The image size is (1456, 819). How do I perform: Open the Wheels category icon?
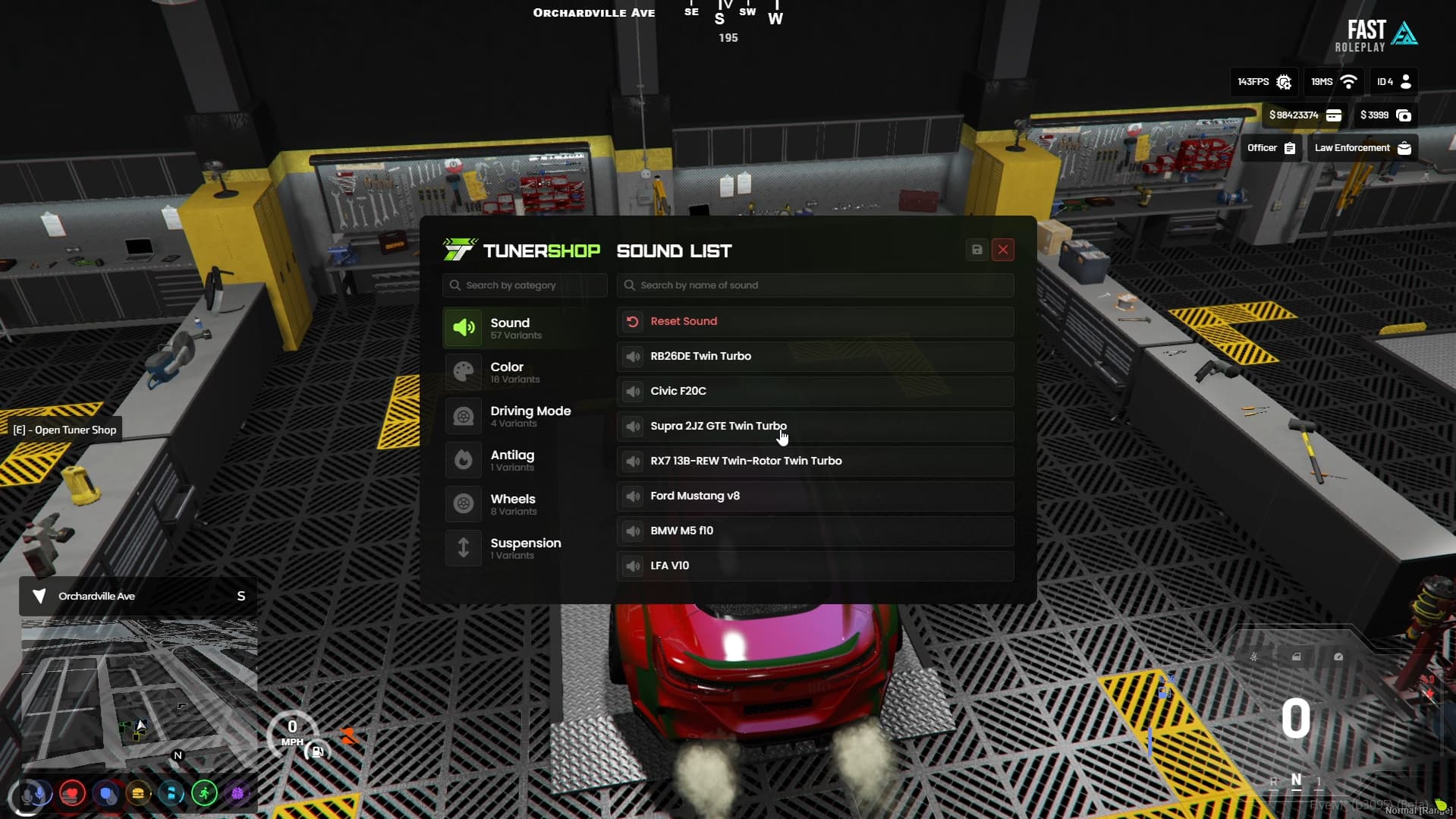click(464, 503)
